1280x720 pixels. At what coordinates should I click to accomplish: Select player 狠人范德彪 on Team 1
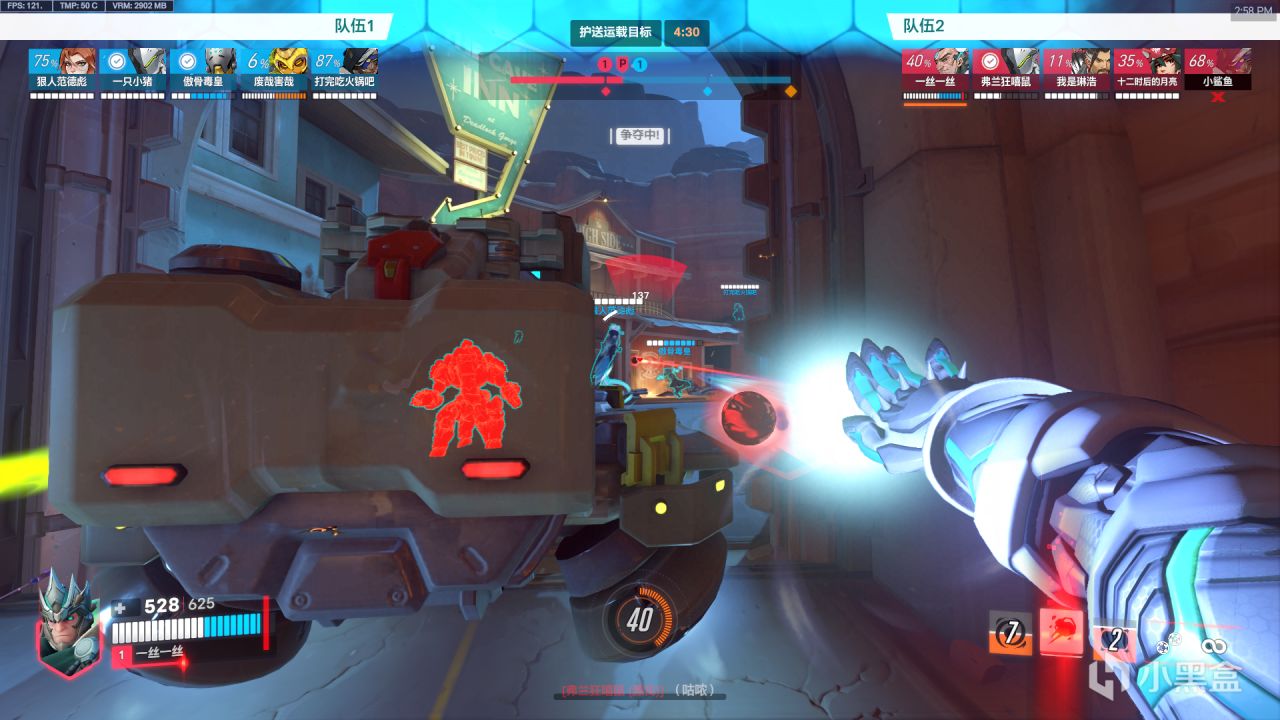coord(62,68)
